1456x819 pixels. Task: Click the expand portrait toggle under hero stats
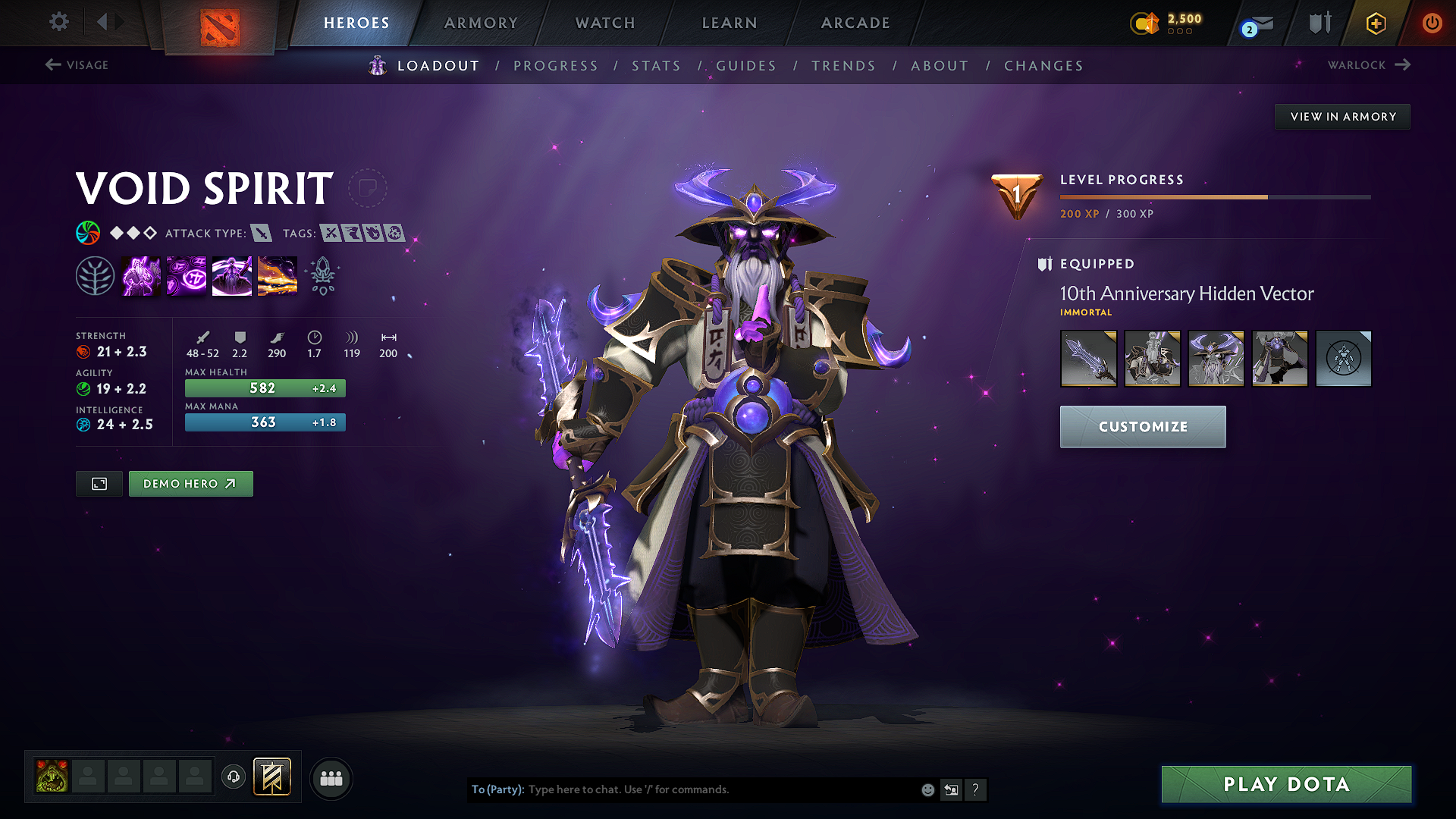[x=98, y=483]
